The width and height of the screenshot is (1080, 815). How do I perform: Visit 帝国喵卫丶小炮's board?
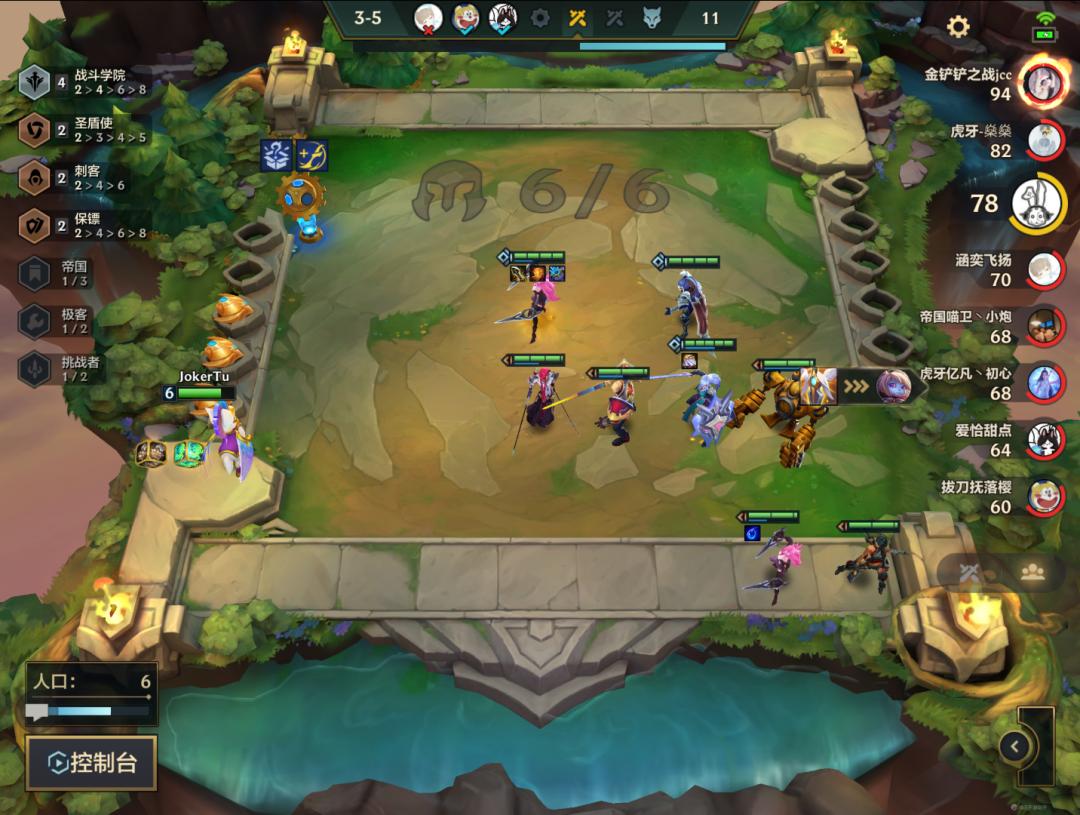(1044, 325)
